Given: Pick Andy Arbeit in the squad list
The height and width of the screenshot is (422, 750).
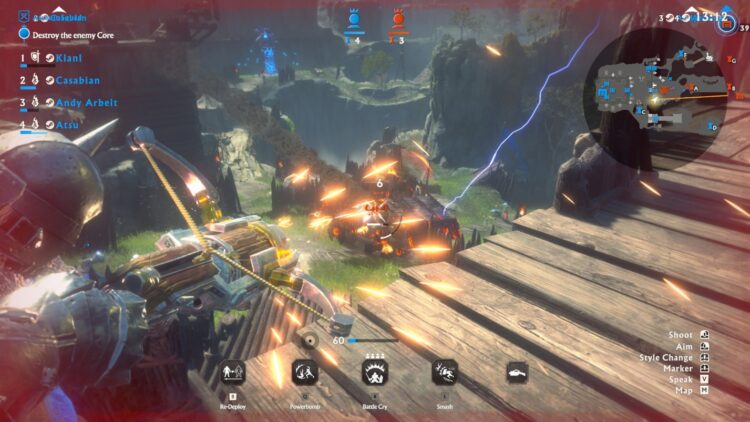Looking at the screenshot, I should (86, 103).
